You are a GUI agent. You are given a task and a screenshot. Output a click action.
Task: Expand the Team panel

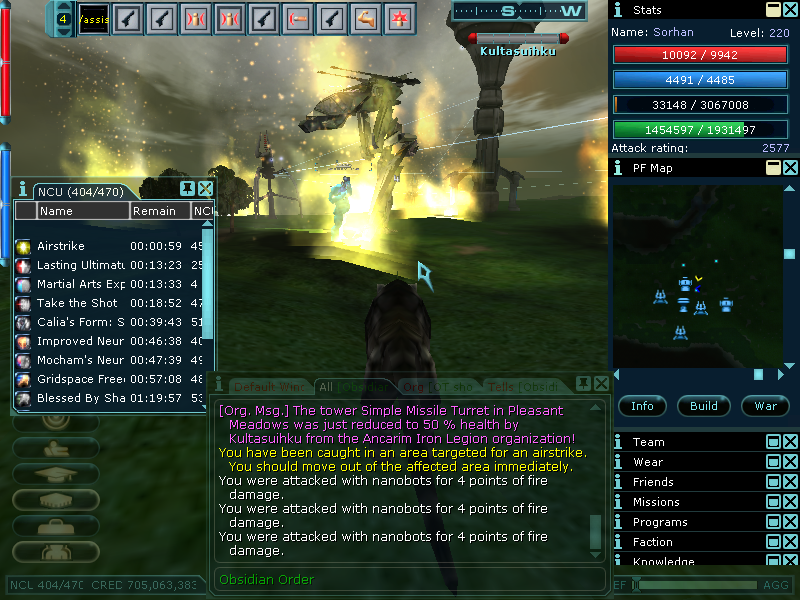click(773, 442)
